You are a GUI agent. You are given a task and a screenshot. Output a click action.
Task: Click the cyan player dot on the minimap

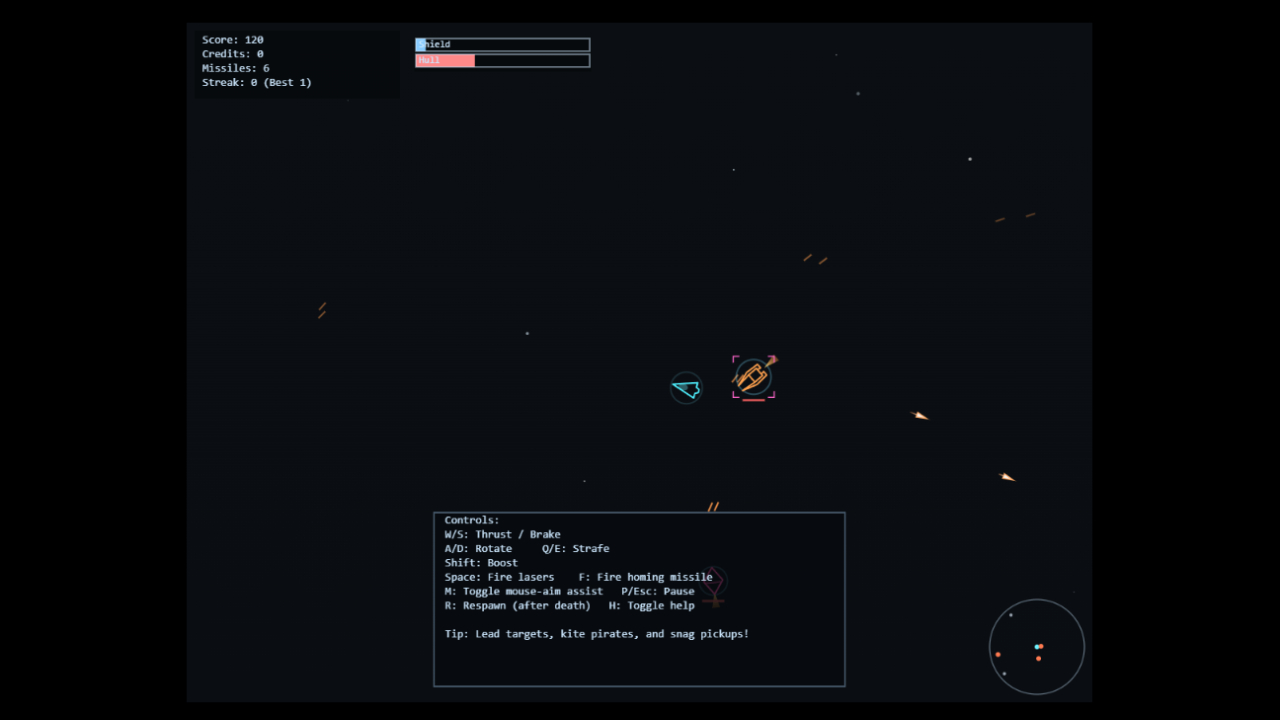tap(1037, 647)
